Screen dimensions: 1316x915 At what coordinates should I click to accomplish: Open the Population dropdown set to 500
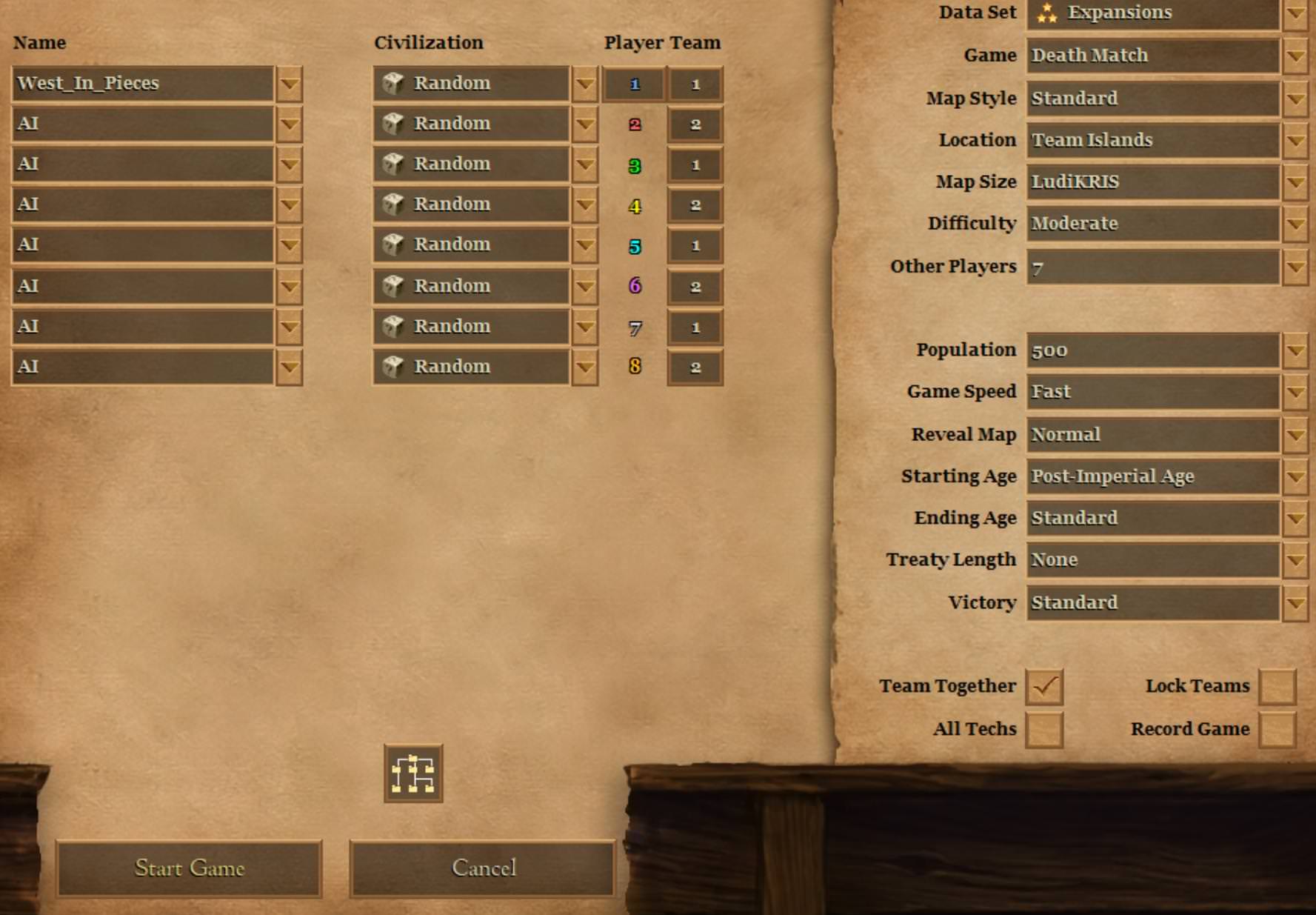pos(1295,350)
